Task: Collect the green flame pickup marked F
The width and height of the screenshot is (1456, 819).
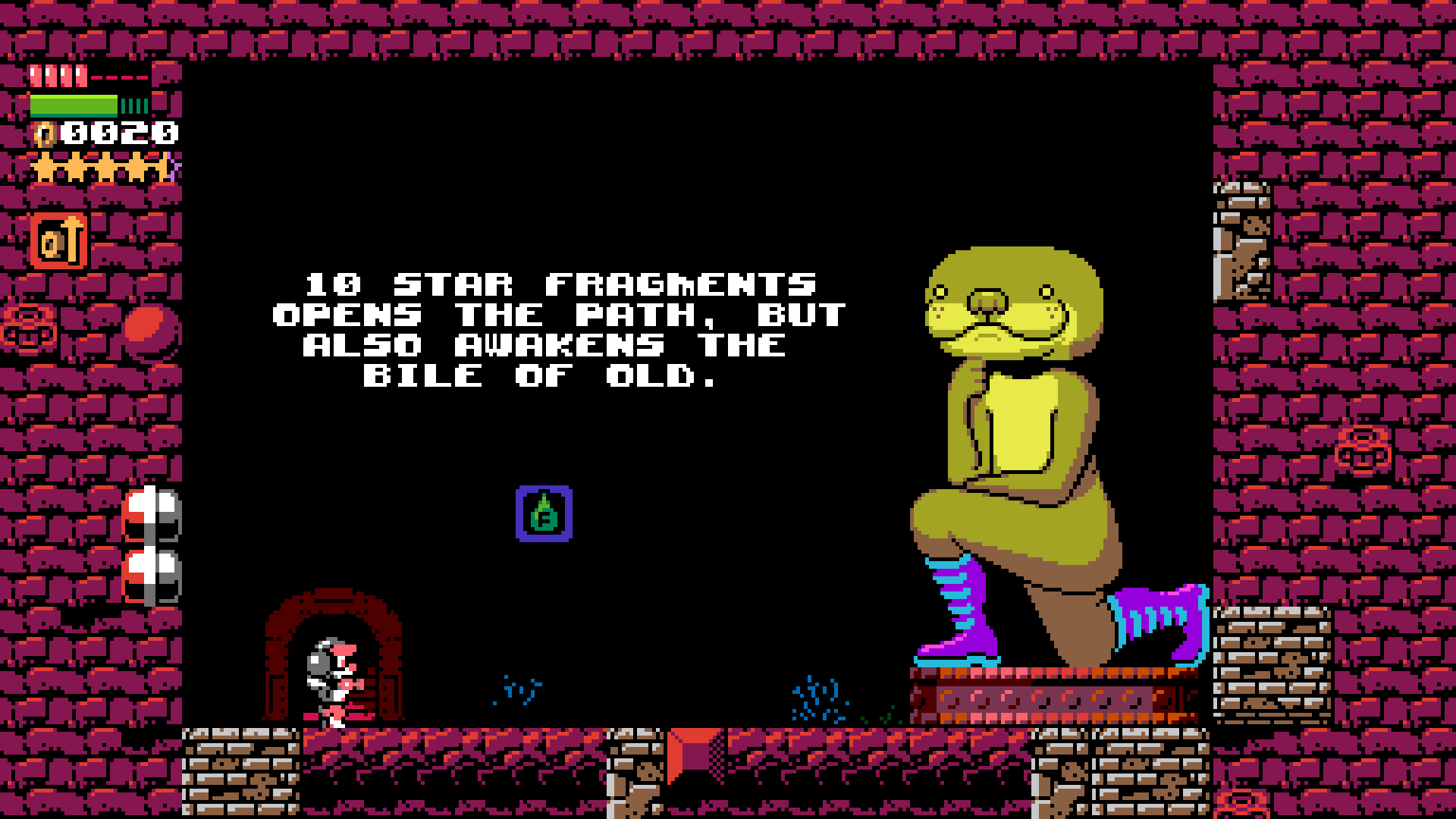Action: click(x=544, y=513)
